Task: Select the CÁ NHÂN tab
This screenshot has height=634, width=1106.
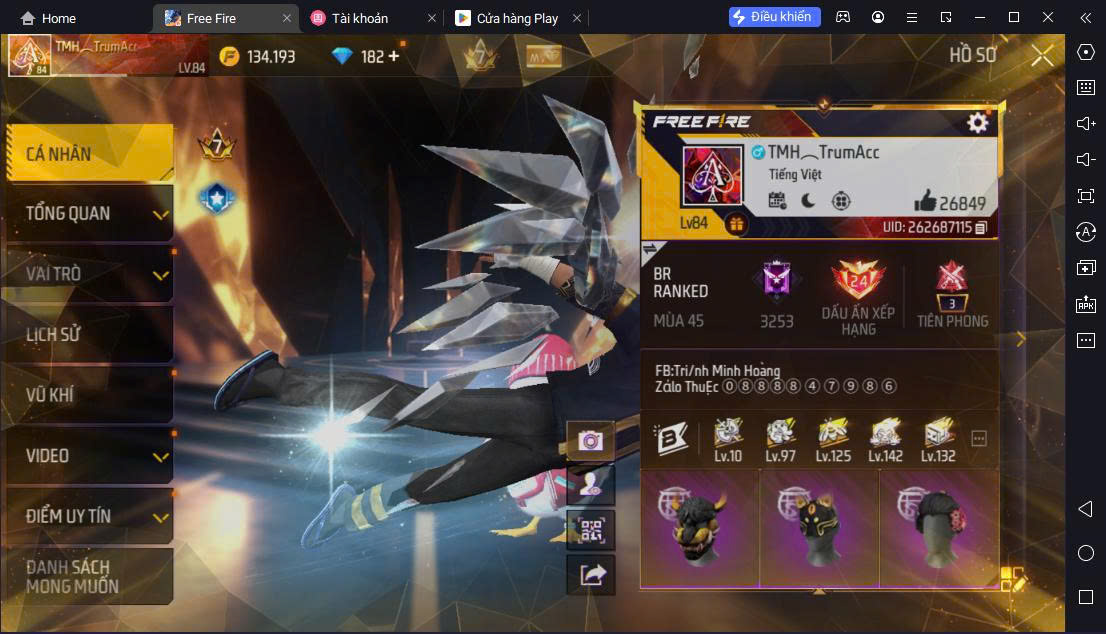Action: pyautogui.click(x=88, y=154)
